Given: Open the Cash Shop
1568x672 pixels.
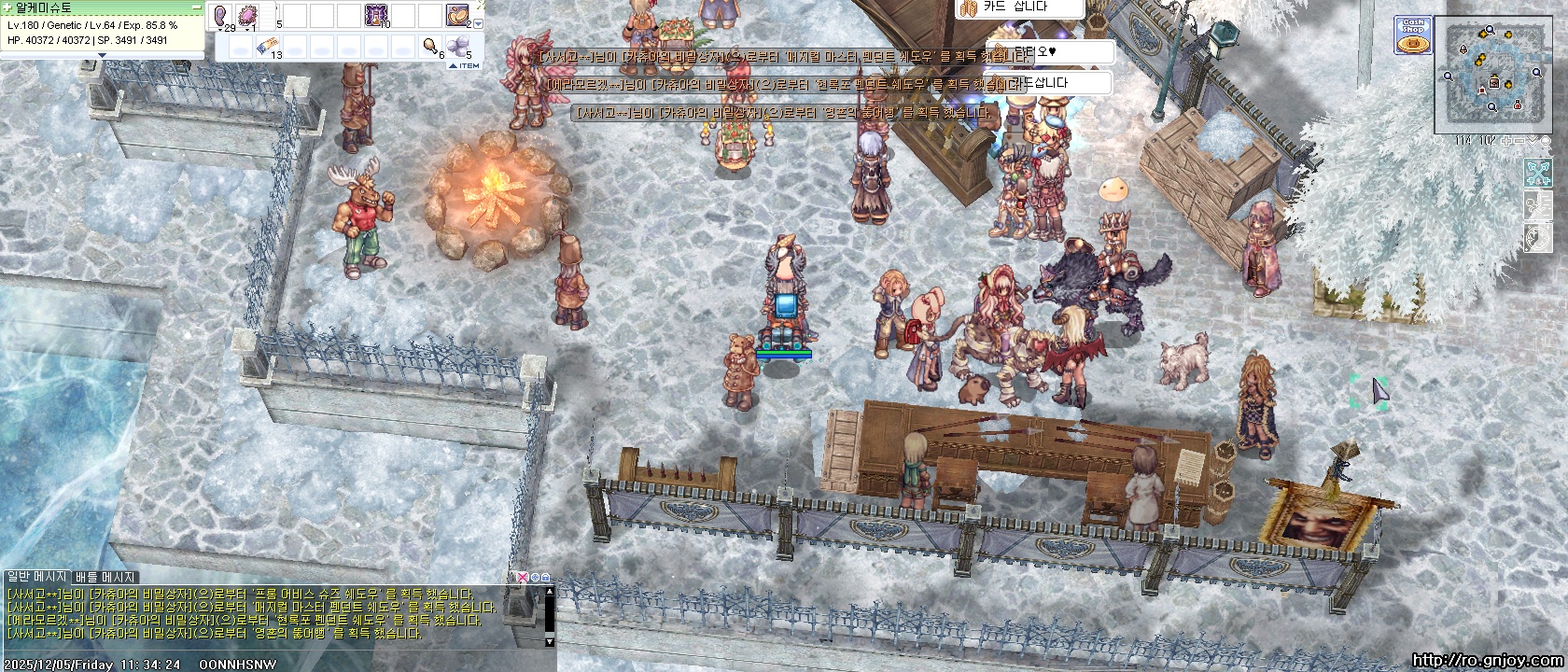Looking at the screenshot, I should coord(1413,35).
